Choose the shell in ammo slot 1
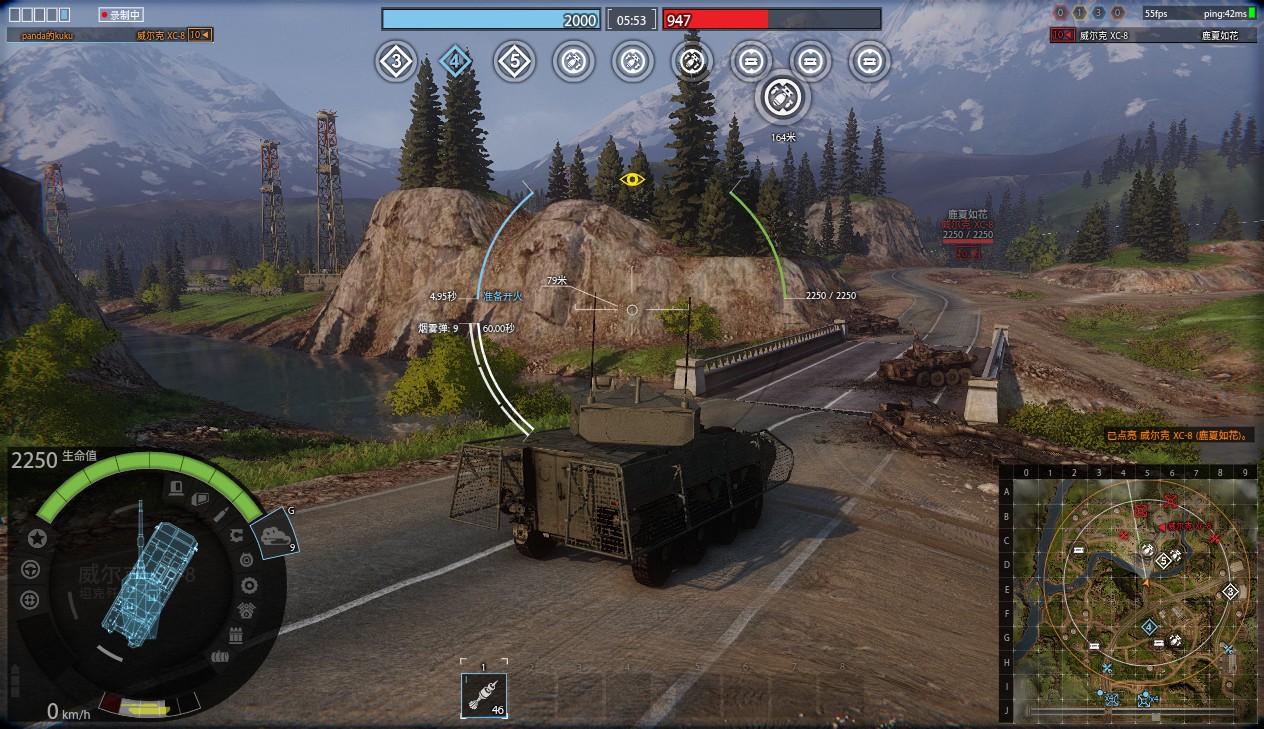 pos(484,695)
